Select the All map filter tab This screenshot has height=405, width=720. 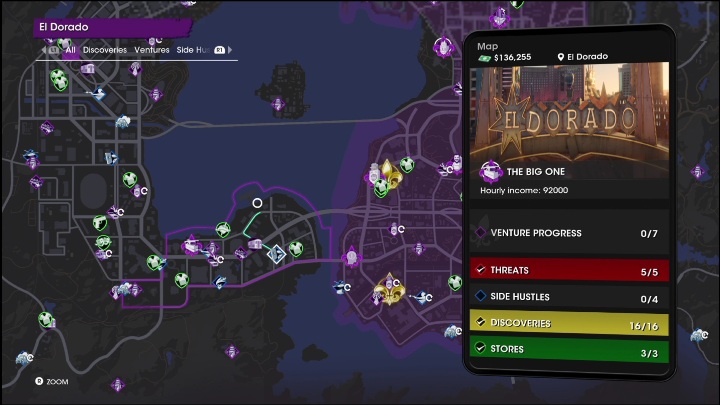click(x=70, y=48)
